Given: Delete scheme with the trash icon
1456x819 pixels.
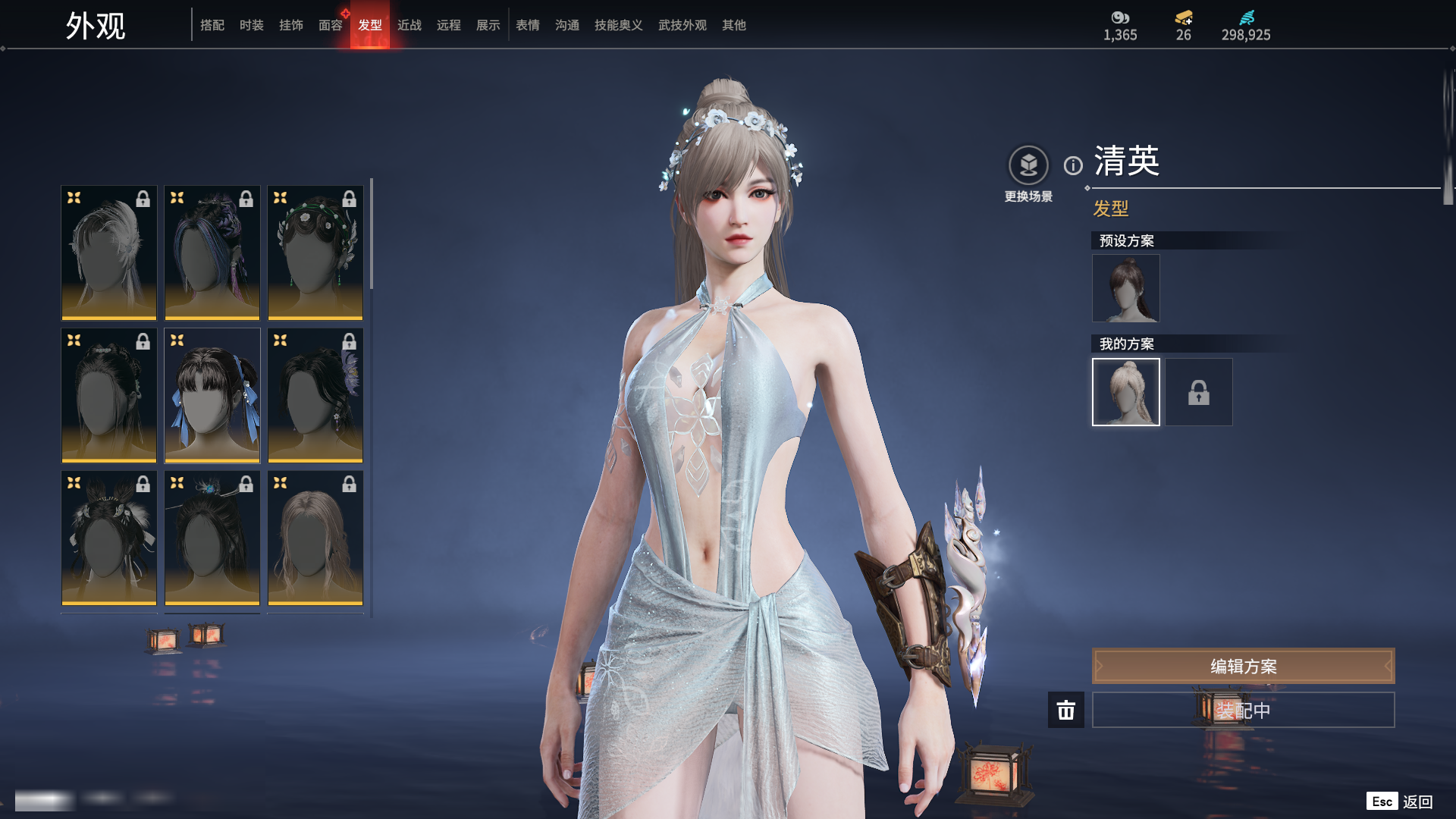Looking at the screenshot, I should point(1066,710).
